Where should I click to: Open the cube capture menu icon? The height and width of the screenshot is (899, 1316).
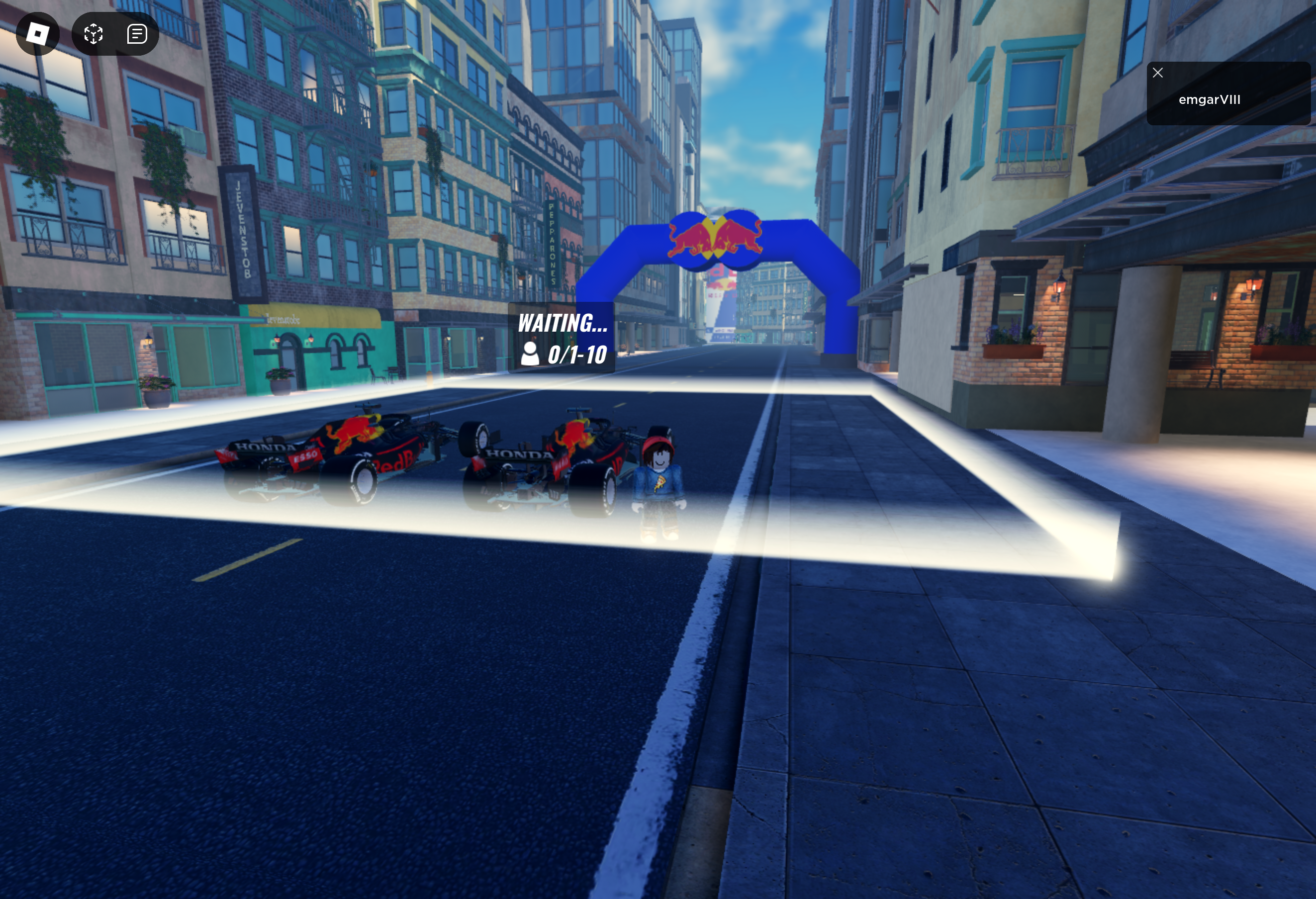(94, 34)
